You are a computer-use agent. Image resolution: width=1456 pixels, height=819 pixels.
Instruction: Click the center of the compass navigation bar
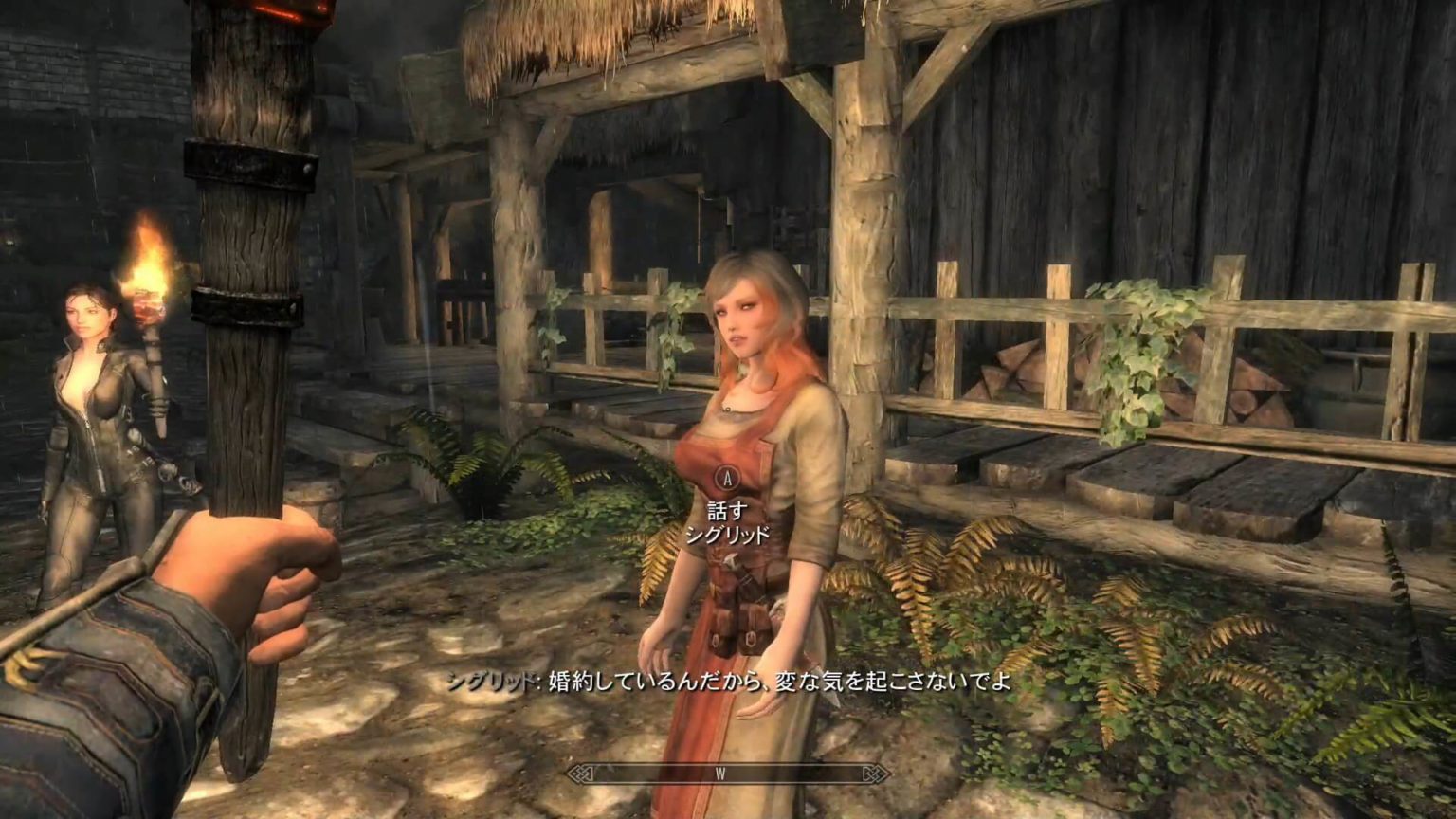point(724,773)
